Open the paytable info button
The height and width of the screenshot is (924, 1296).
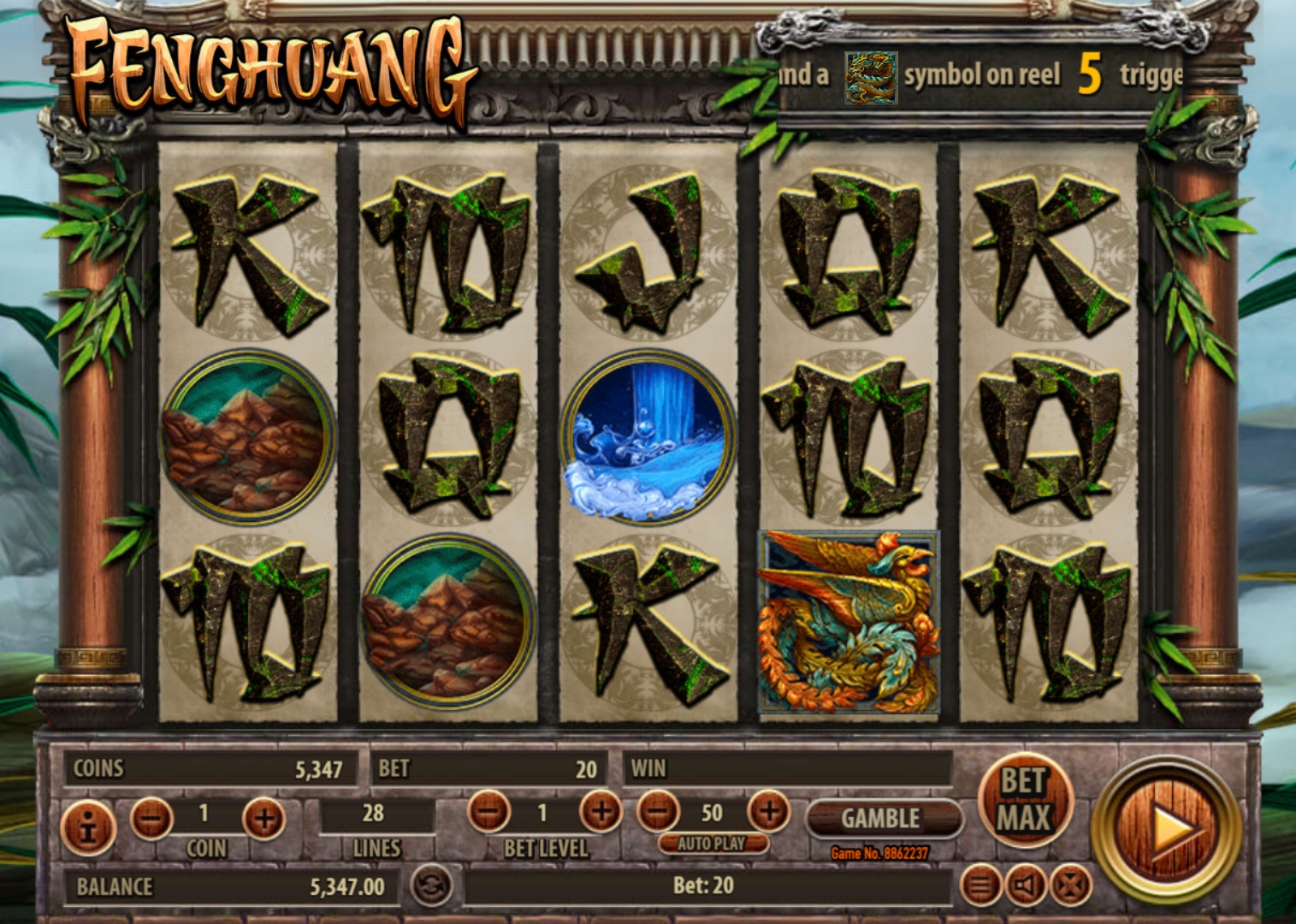click(x=88, y=826)
